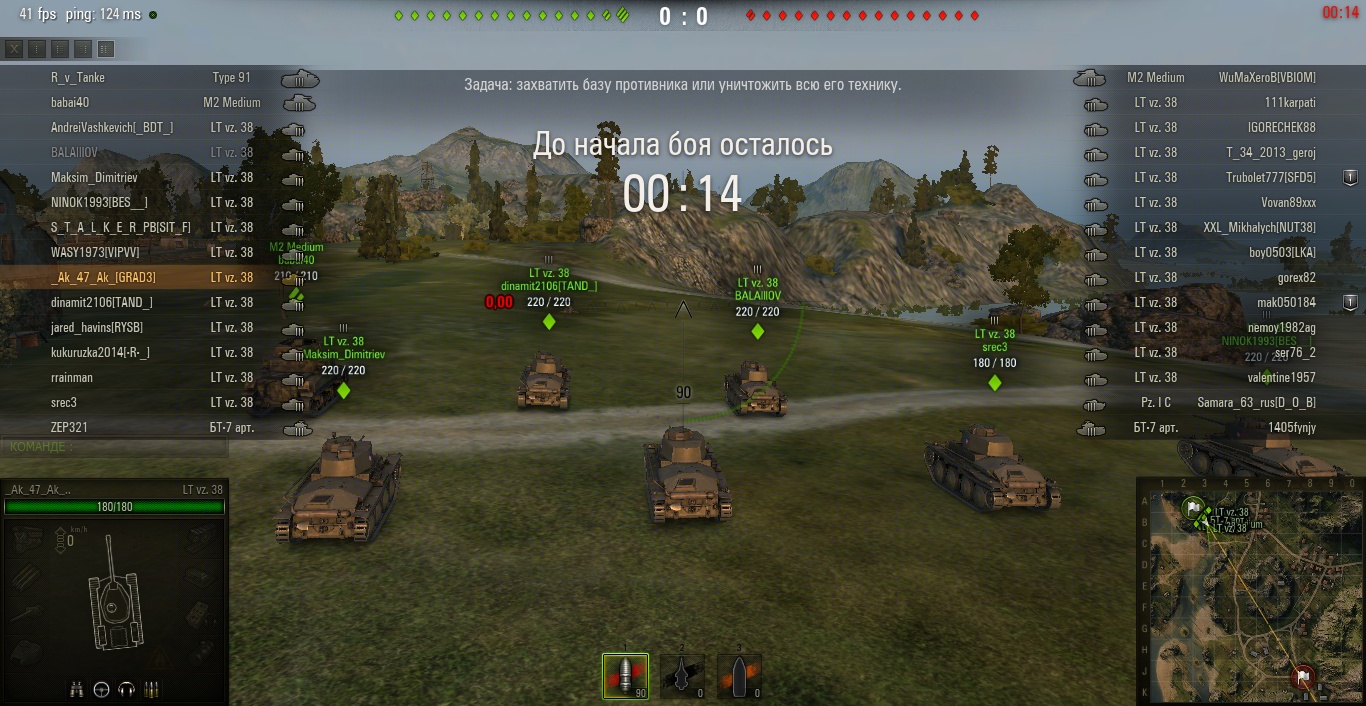This screenshot has height=706, width=1366.
Task: Select babai40's row in the team list
Action: [150, 103]
